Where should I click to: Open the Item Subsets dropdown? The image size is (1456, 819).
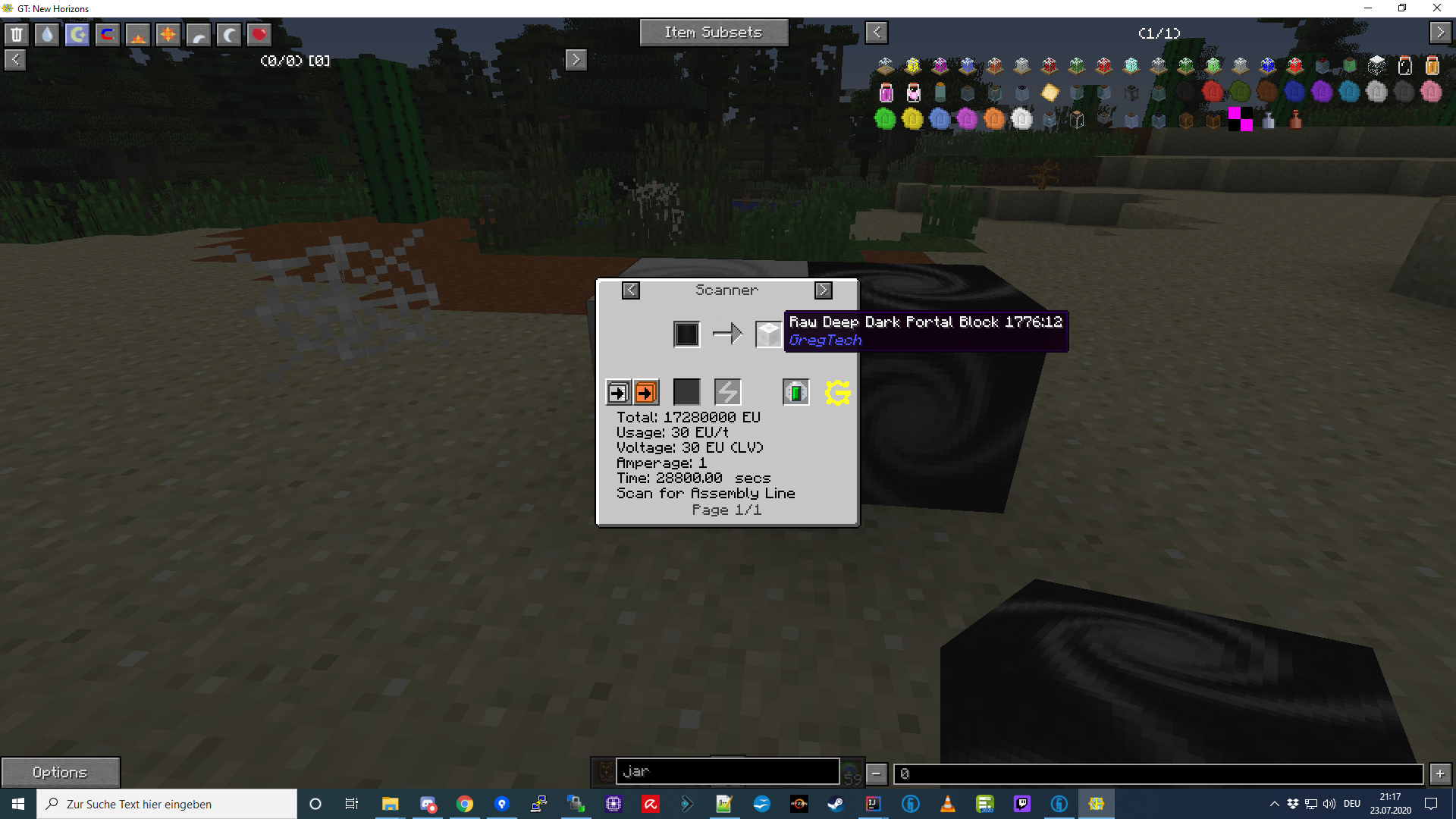click(x=713, y=33)
